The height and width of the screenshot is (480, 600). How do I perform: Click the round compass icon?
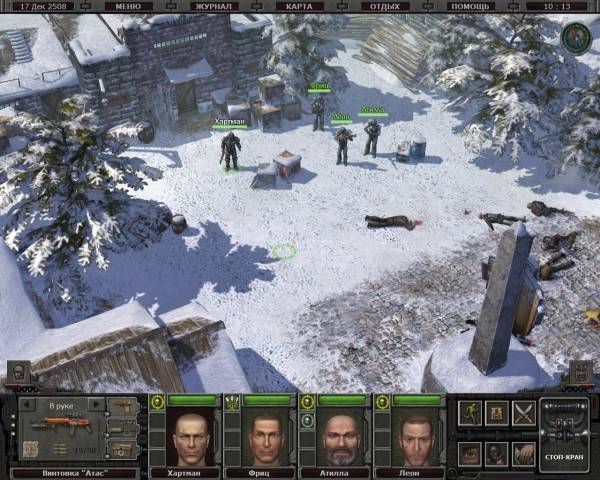pyautogui.click(x=574, y=37)
